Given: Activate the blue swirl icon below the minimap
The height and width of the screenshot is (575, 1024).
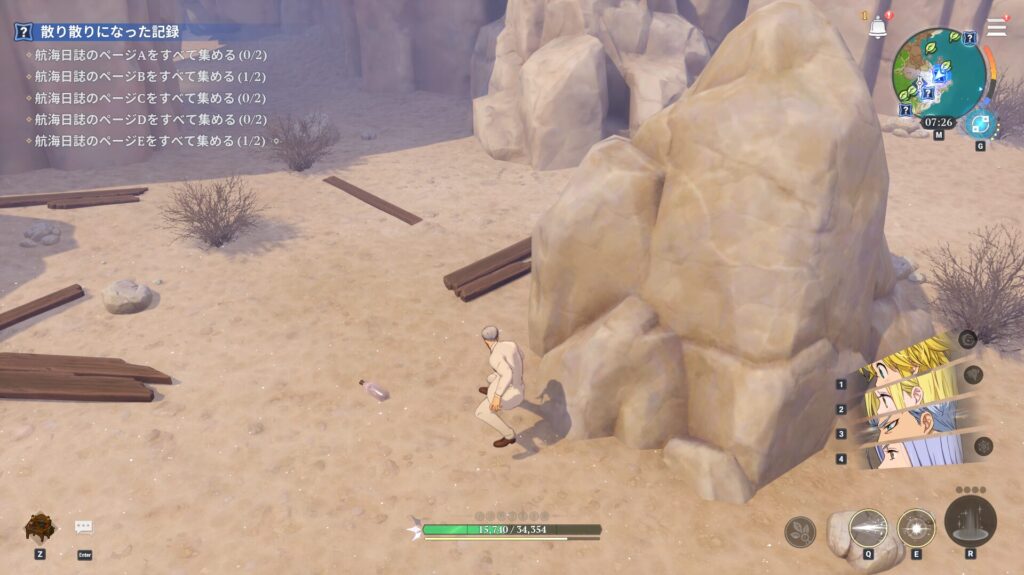Looking at the screenshot, I should point(980,125).
